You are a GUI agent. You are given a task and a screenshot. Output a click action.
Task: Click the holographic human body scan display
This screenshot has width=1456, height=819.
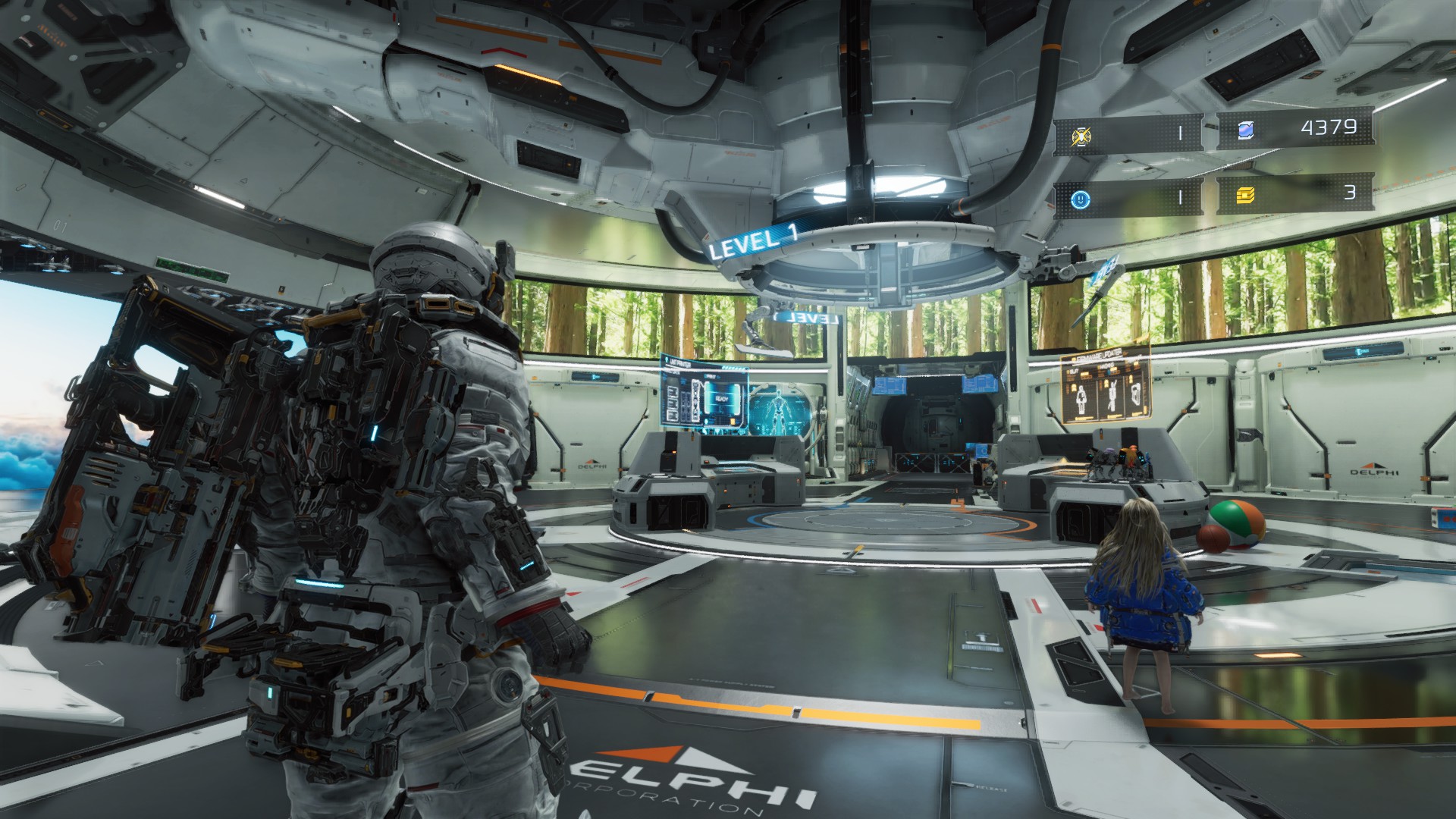point(778,407)
